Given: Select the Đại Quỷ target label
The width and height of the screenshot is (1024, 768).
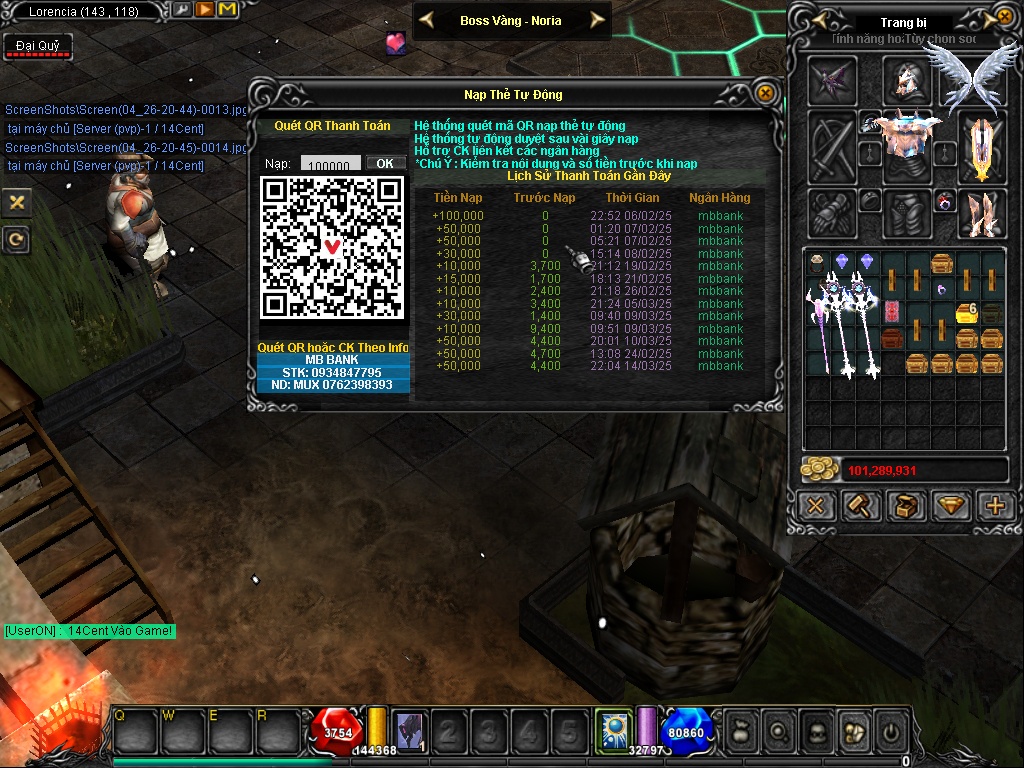Looking at the screenshot, I should (37, 46).
